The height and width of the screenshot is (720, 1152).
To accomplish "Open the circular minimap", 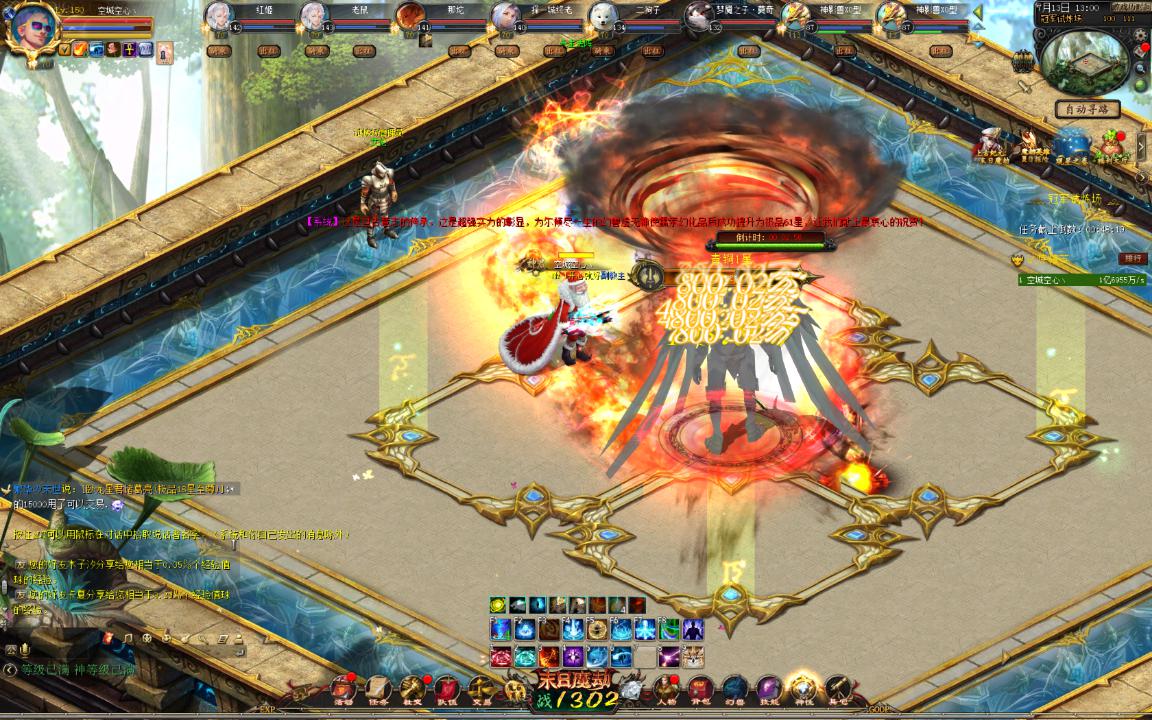I will click(x=1085, y=60).
